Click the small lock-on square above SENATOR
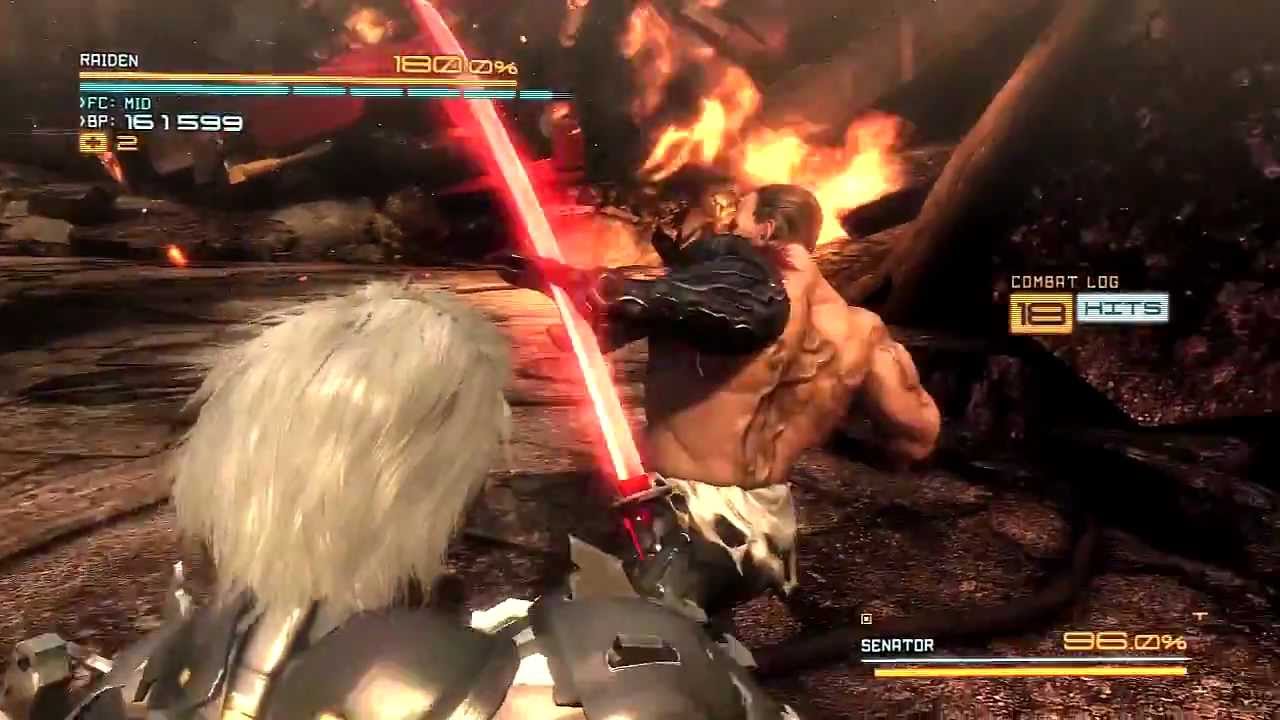The width and height of the screenshot is (1280, 720). click(866, 618)
